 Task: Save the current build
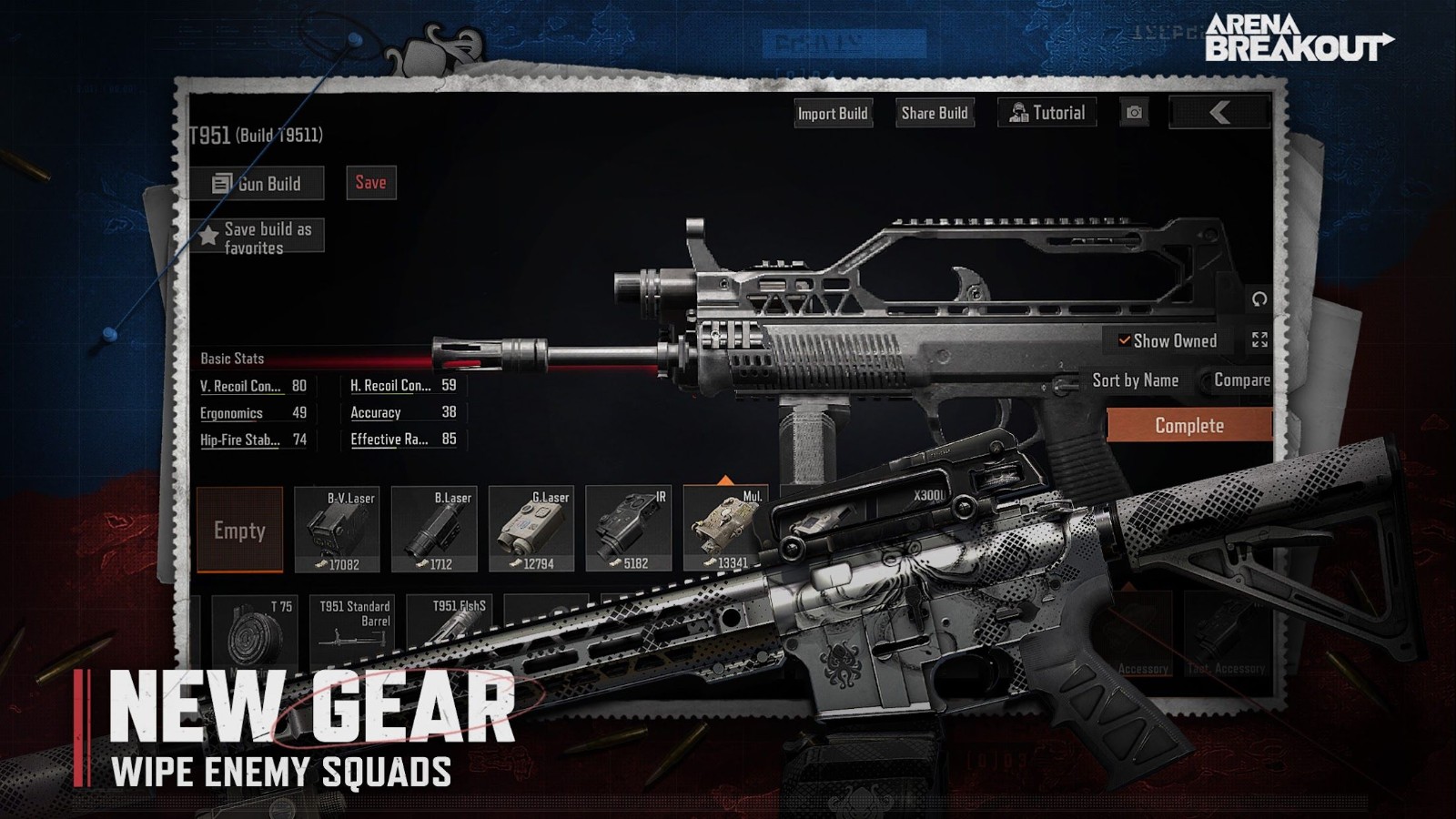(x=370, y=183)
